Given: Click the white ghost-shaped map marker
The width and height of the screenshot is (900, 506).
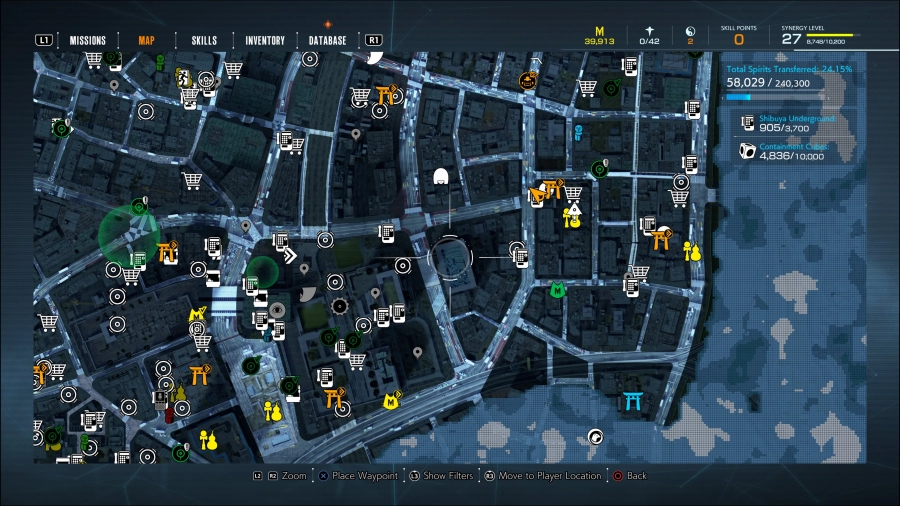Looking at the screenshot, I should (x=440, y=178).
